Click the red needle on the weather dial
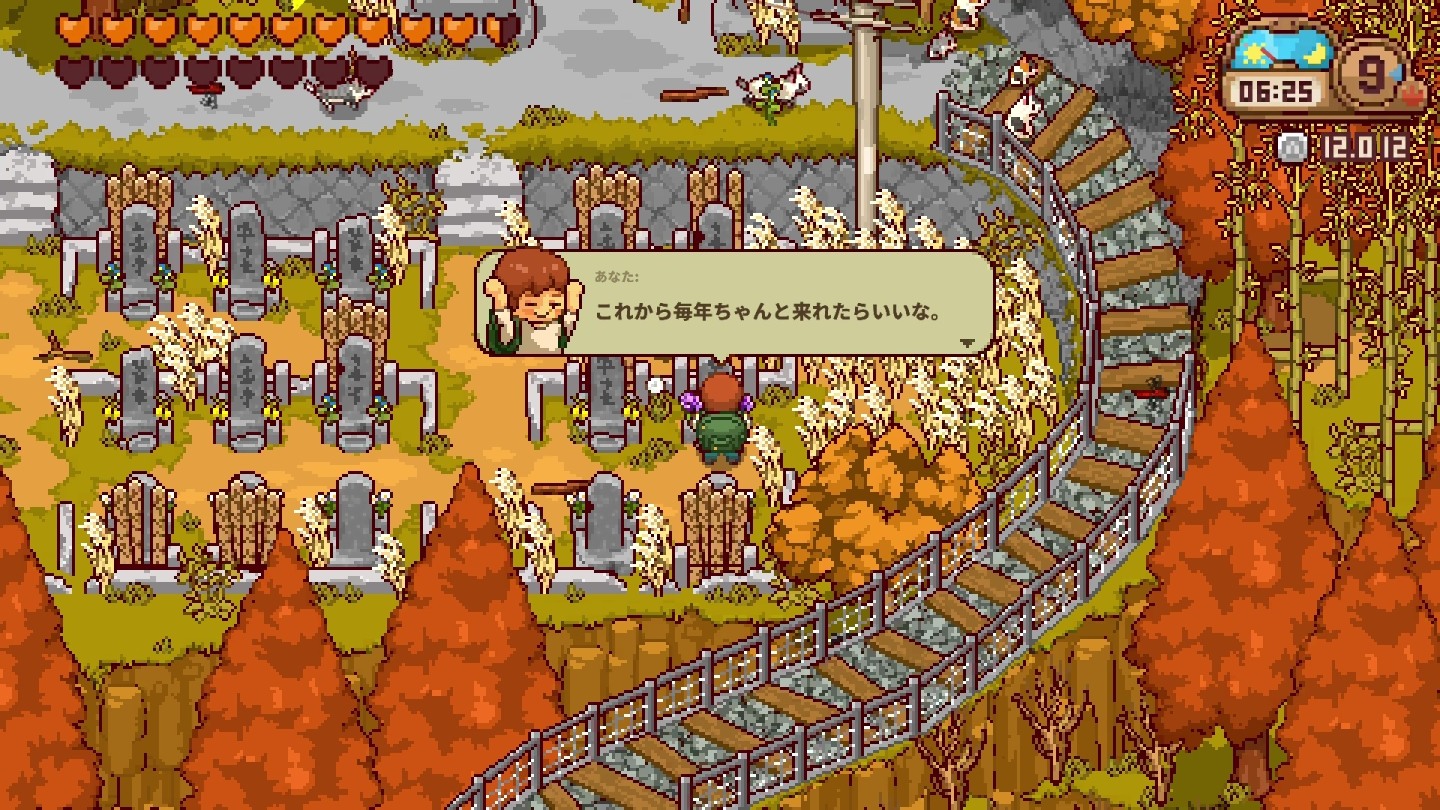This screenshot has width=1440, height=810. coord(1270,56)
